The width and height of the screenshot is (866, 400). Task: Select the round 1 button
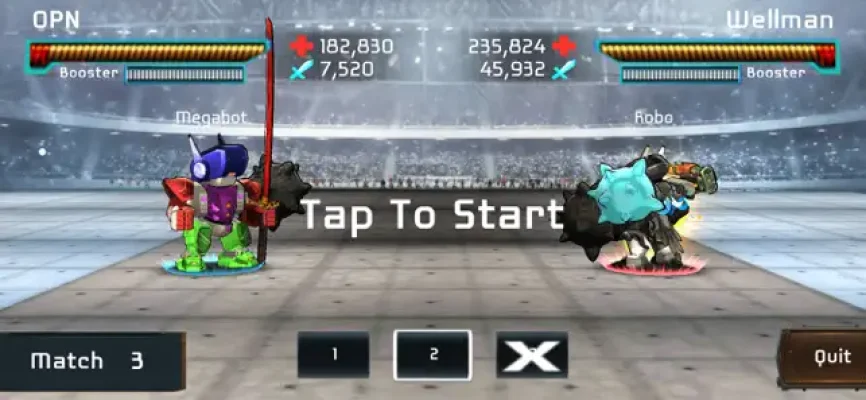coord(333,355)
